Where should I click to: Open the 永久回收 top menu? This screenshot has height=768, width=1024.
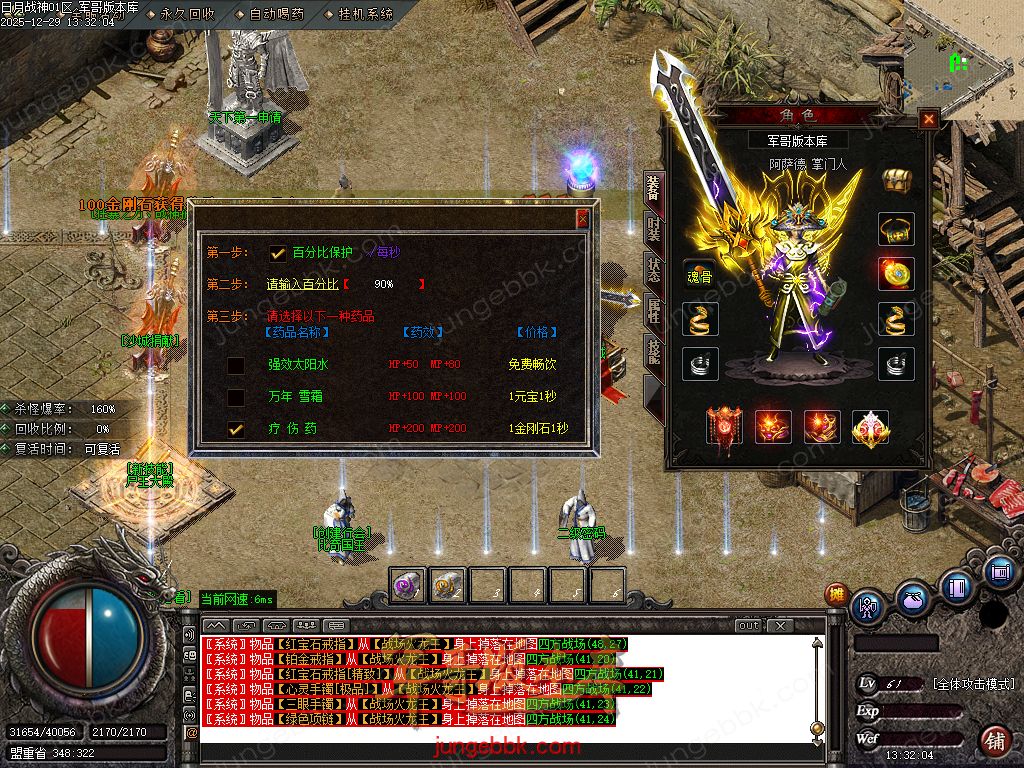(x=187, y=15)
